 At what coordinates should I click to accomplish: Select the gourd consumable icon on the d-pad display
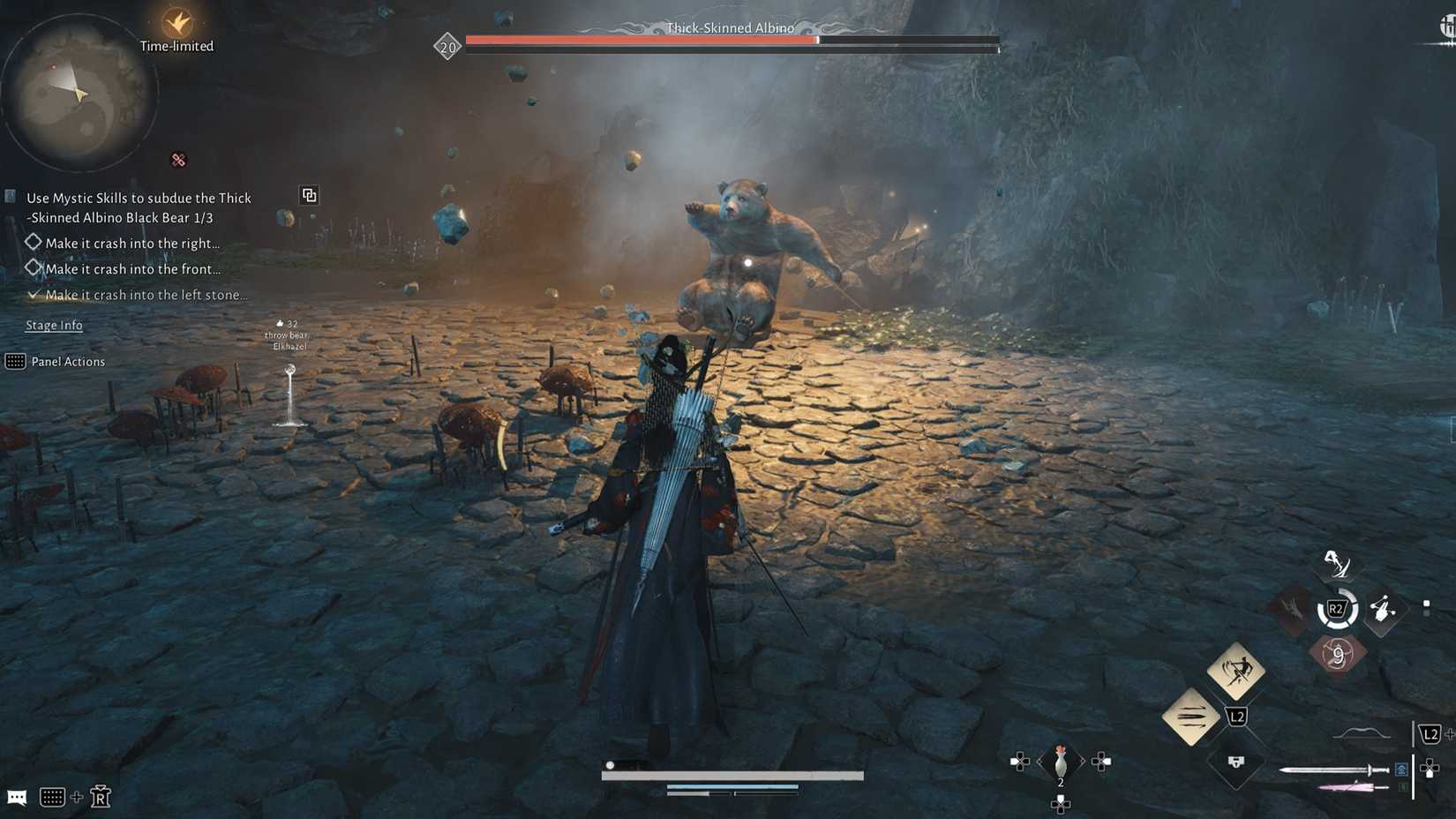point(1059,759)
